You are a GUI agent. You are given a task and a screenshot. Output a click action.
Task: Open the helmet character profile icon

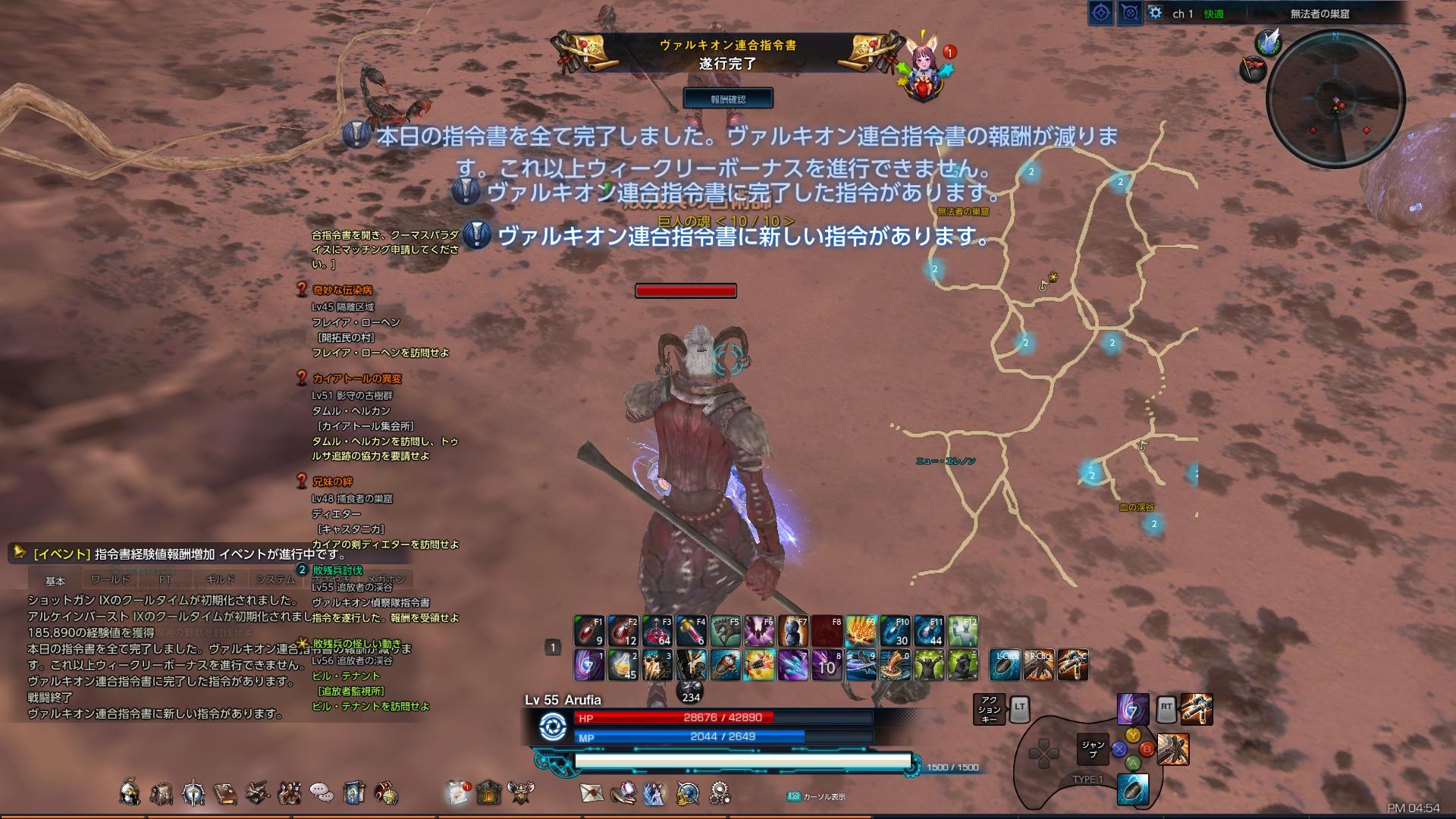point(130,792)
